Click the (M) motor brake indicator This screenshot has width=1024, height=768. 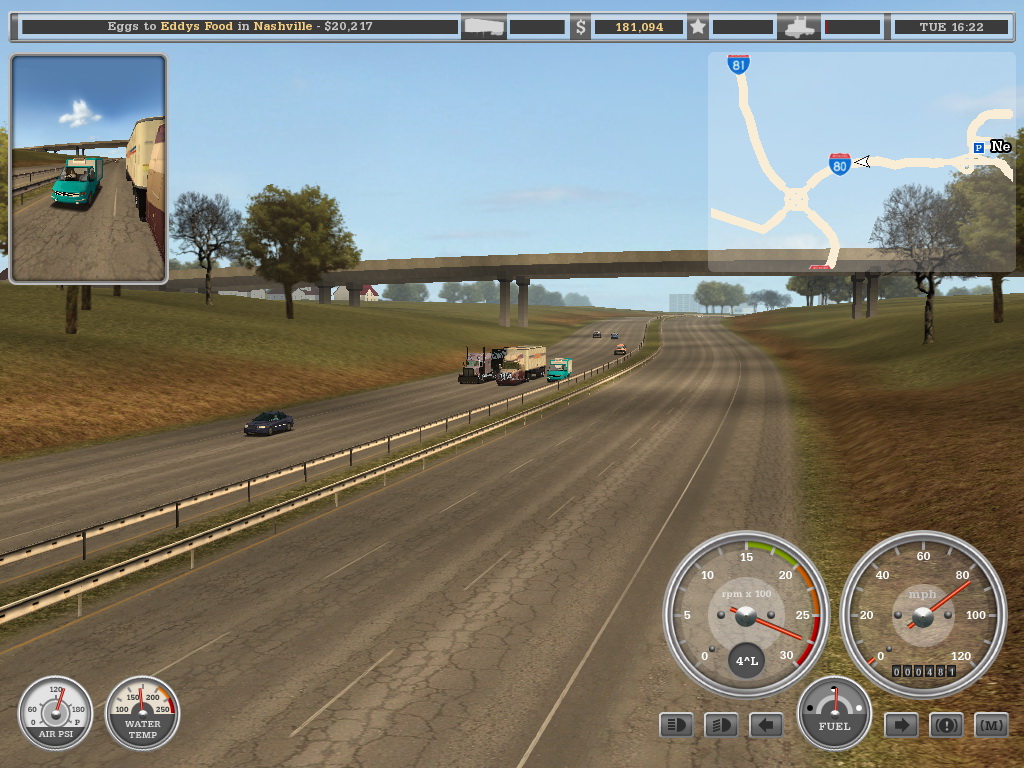point(991,725)
